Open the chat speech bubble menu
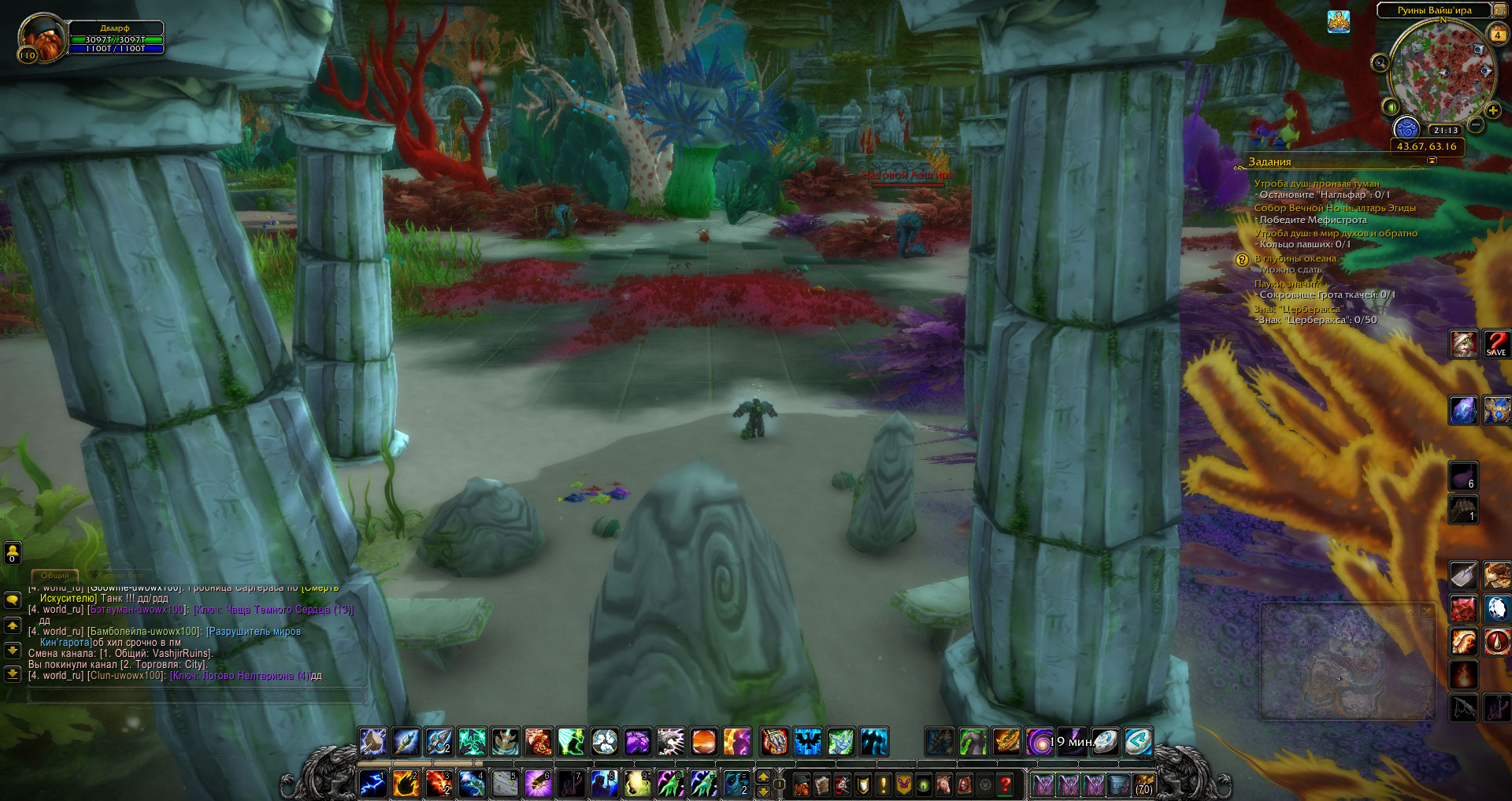The image size is (1512, 801). [x=13, y=600]
